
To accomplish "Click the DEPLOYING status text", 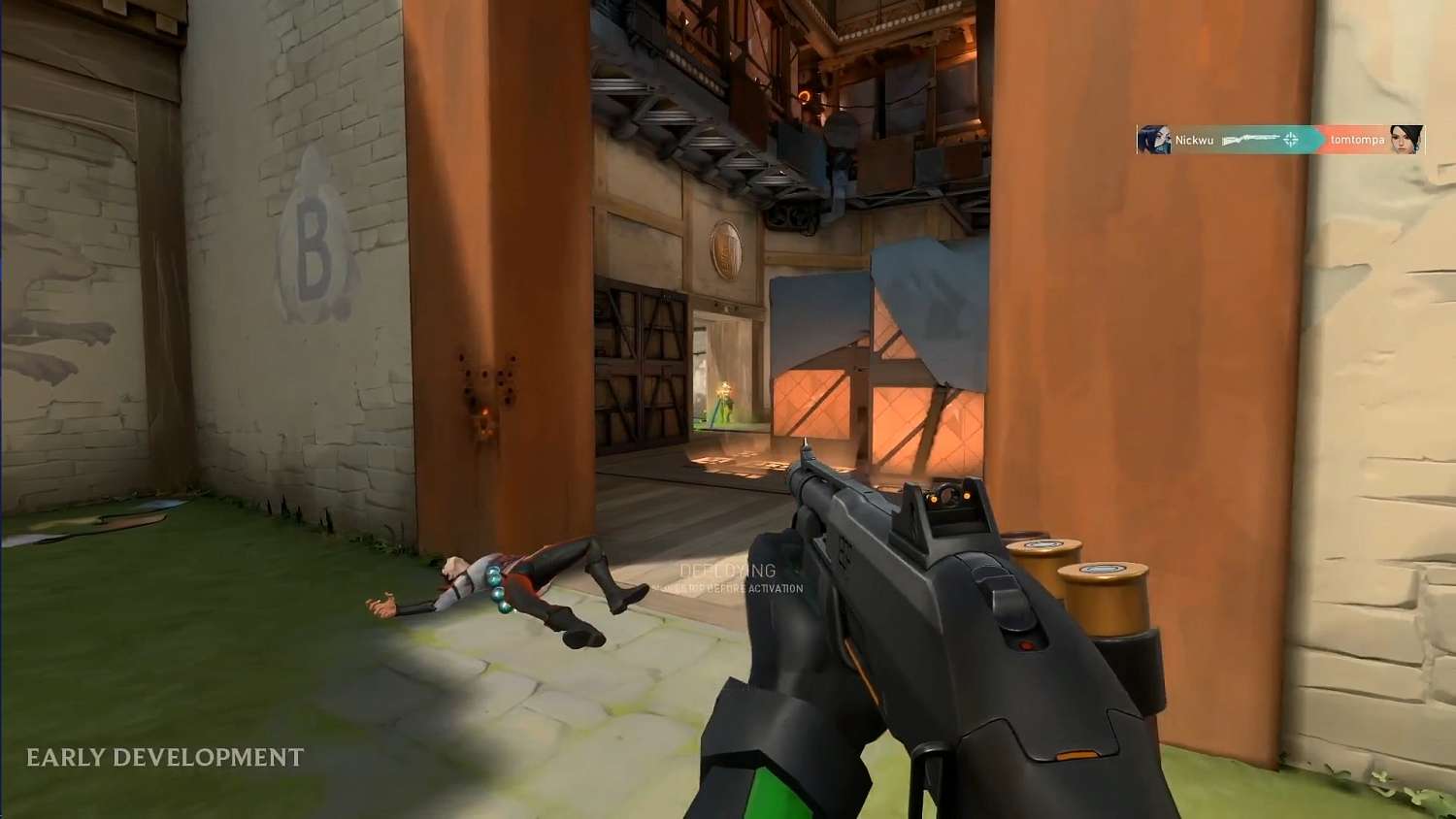I will point(727,570).
